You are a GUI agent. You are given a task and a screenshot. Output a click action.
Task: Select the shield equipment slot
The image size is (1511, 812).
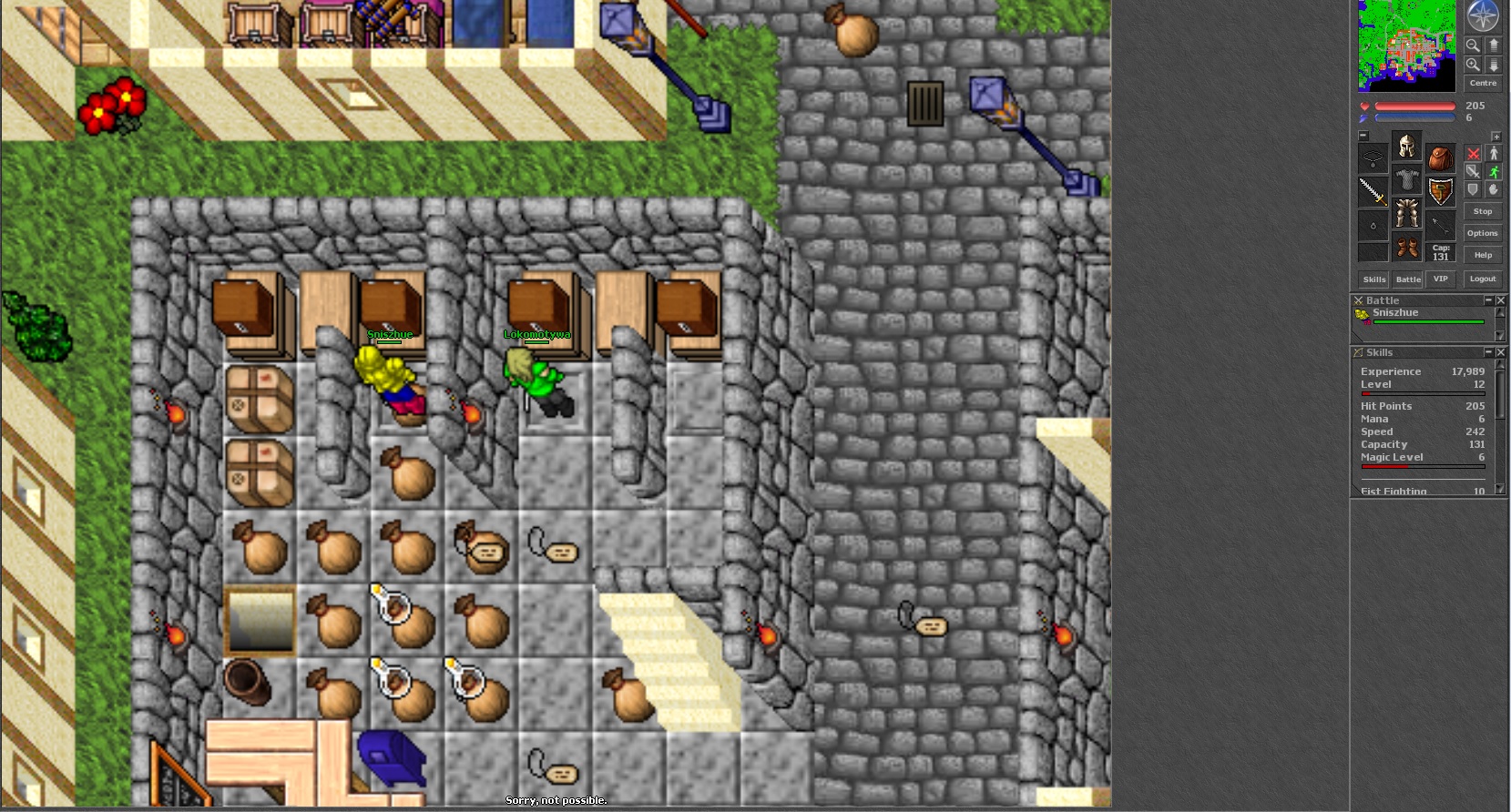click(x=1440, y=191)
